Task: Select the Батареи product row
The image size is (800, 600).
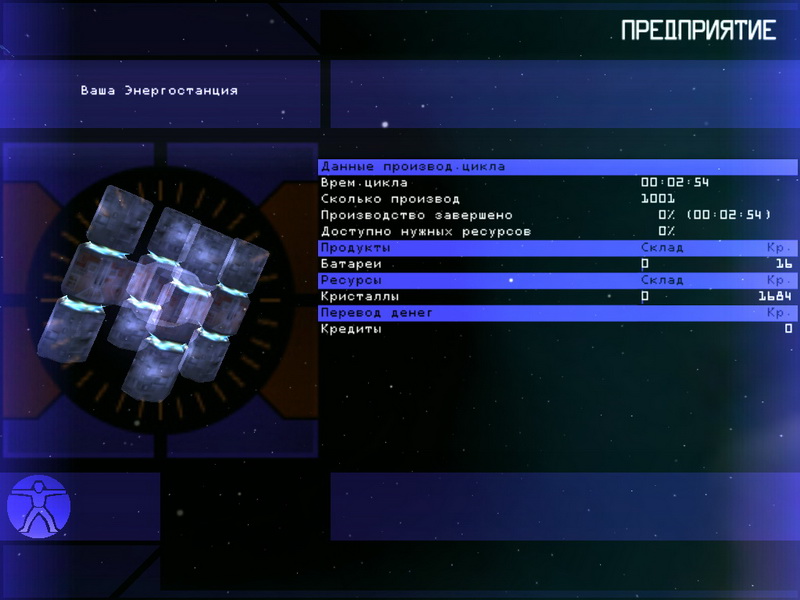Action: [557, 264]
